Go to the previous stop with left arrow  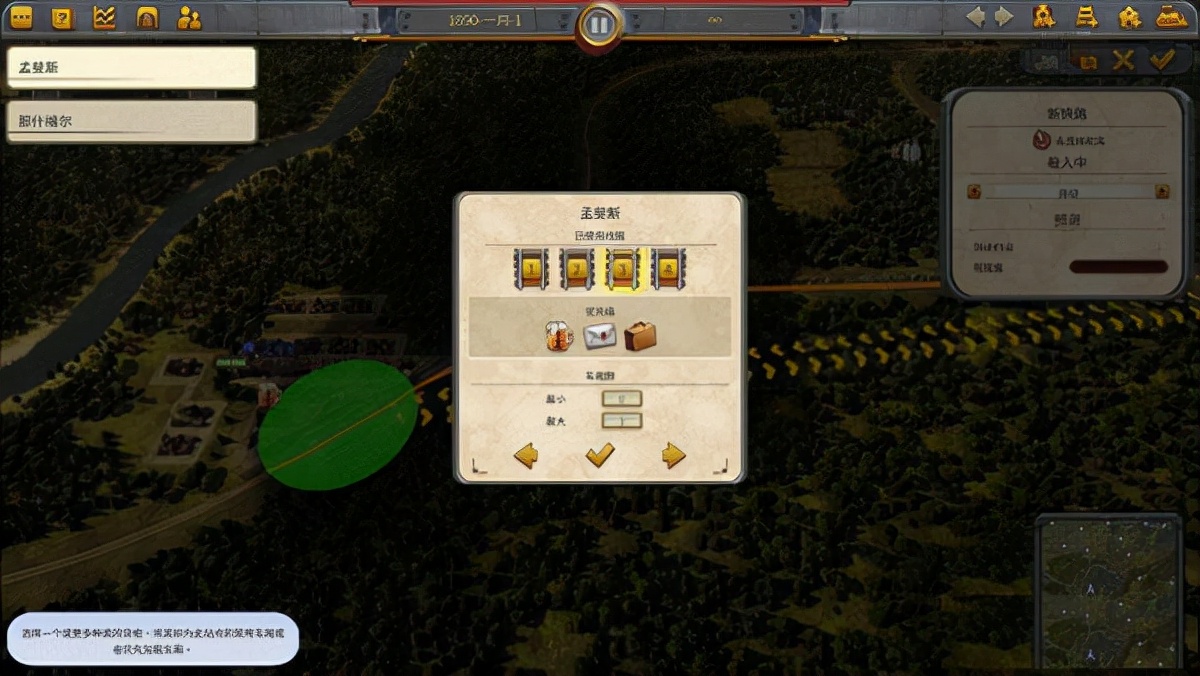coord(526,456)
